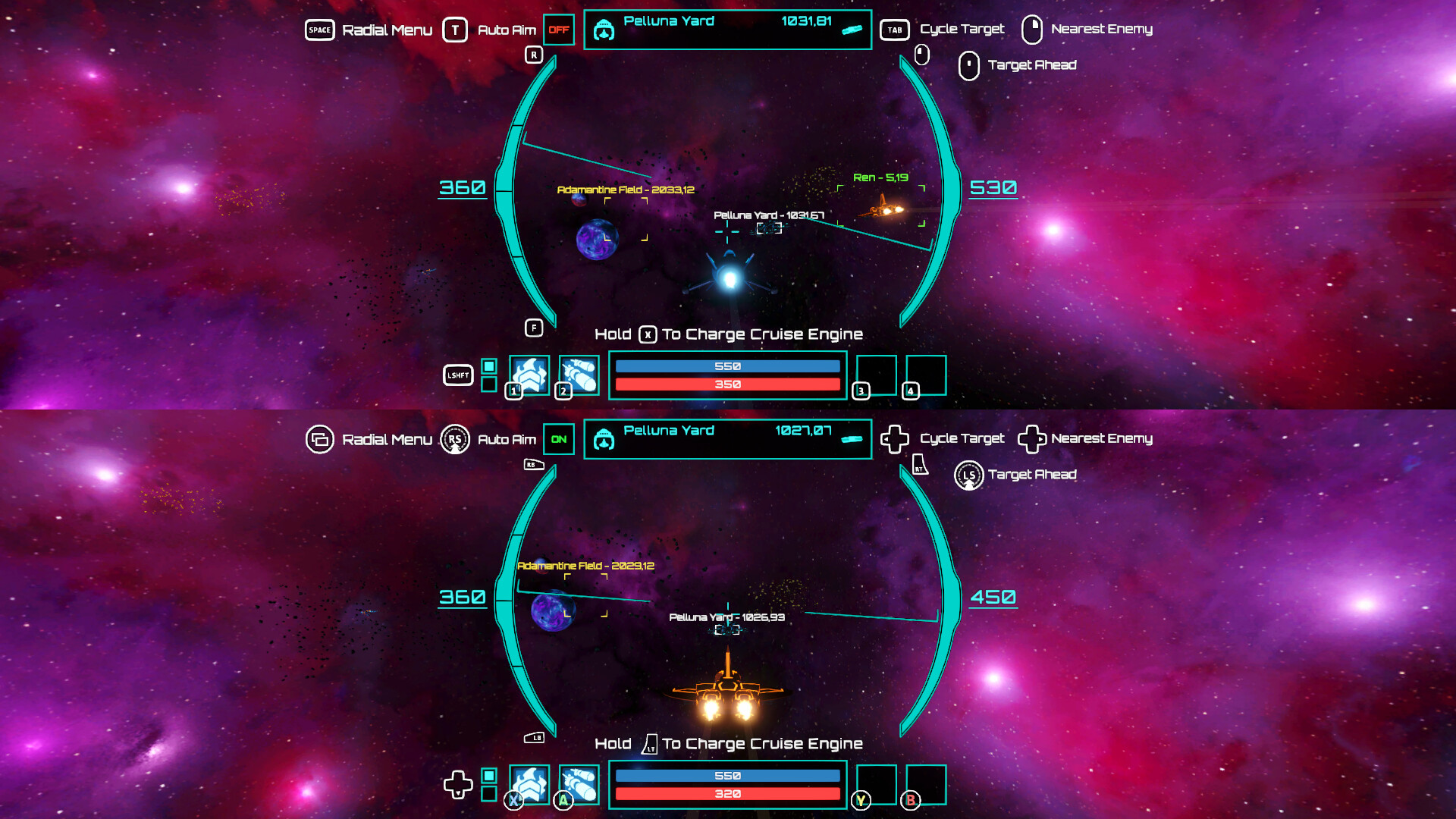Screen dimensions: 1456x819
Task: Turn on Auto Aim for player one
Action: [x=559, y=30]
